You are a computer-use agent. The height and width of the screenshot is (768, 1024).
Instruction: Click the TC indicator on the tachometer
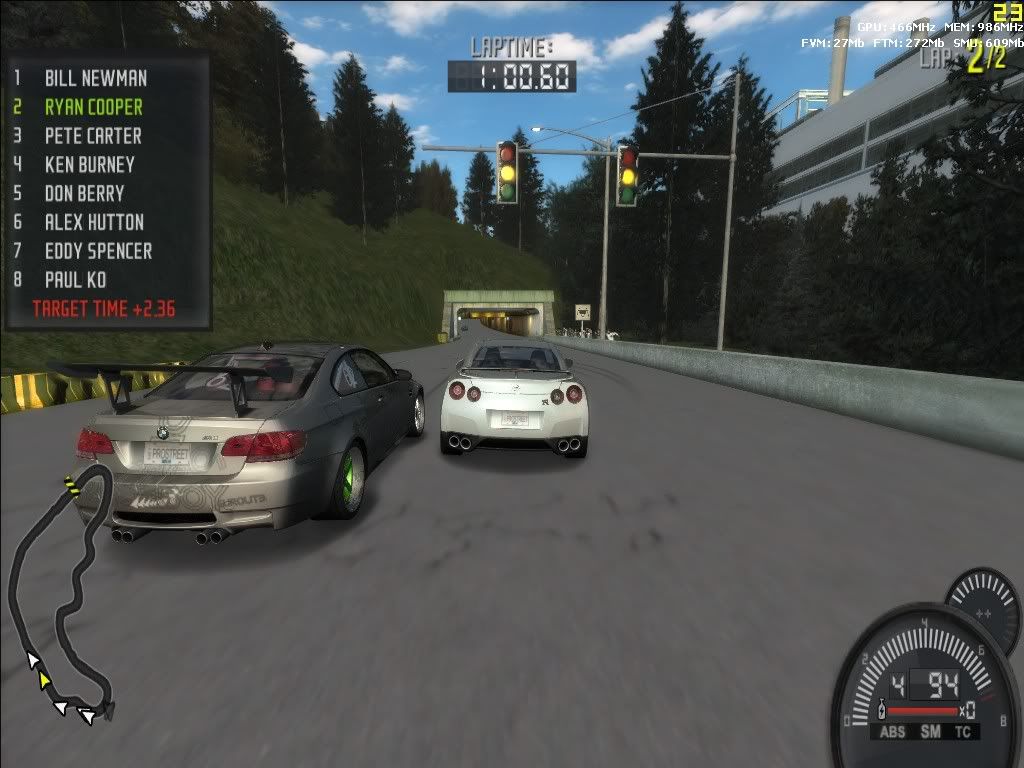tap(962, 732)
